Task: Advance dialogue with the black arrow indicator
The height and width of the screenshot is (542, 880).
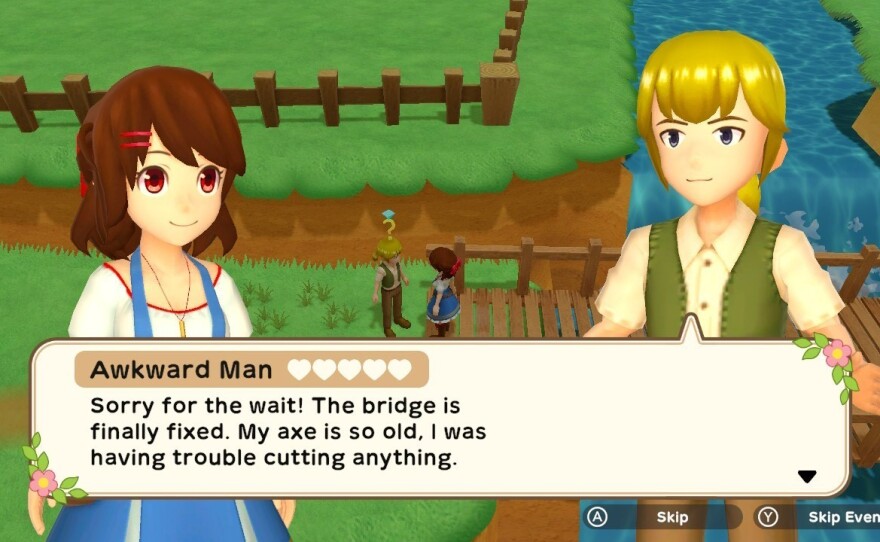Action: pyautogui.click(x=807, y=477)
